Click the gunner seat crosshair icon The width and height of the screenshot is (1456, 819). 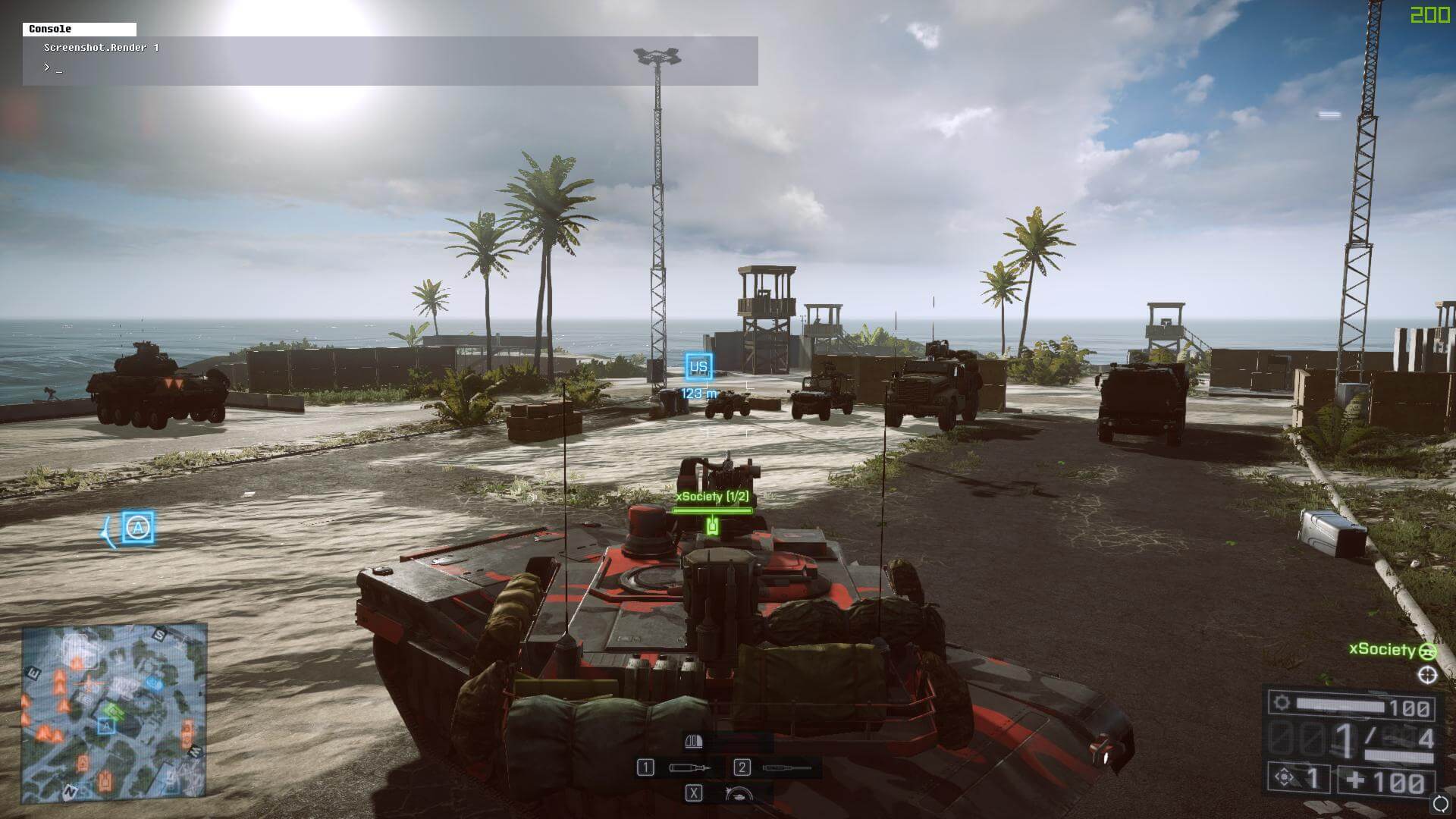[x=1427, y=675]
